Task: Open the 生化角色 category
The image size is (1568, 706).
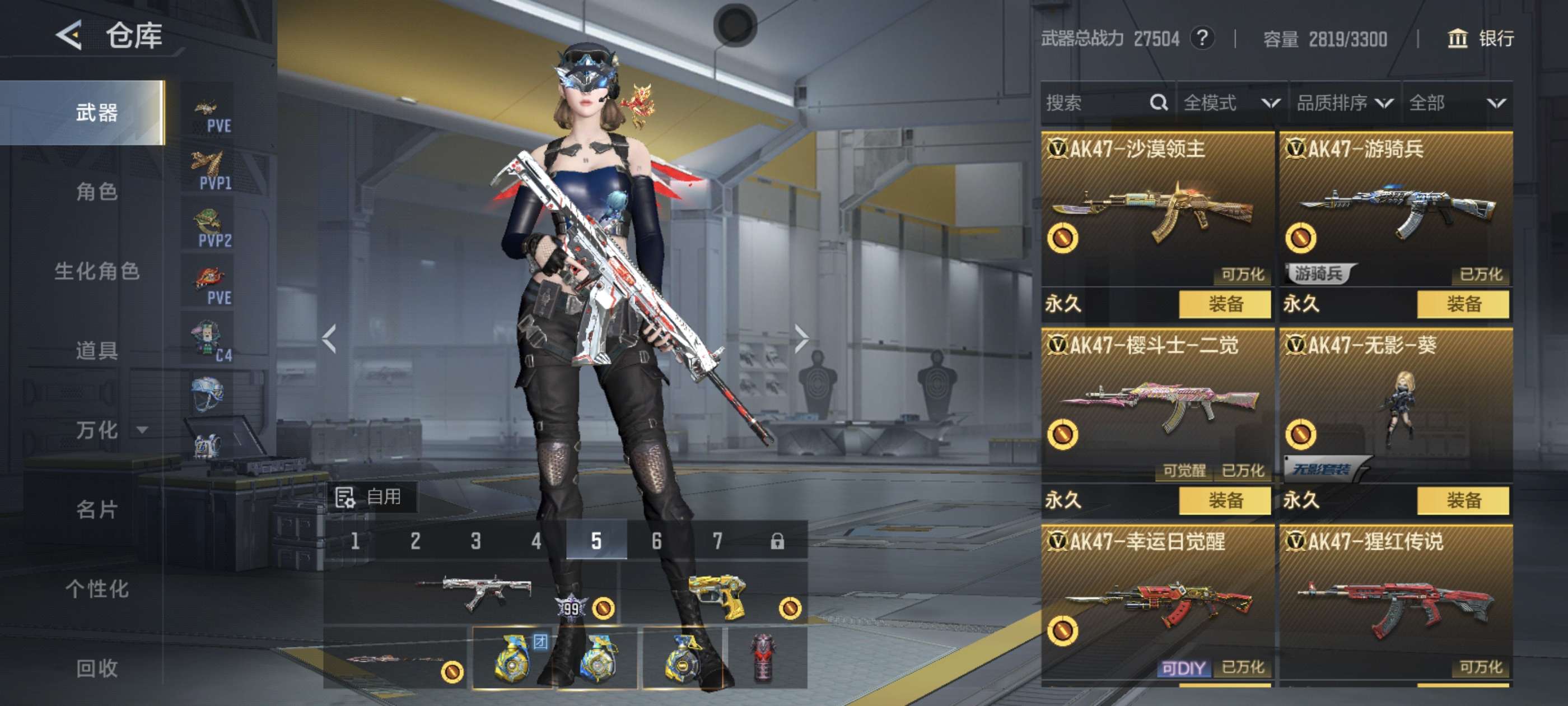Action: click(x=97, y=271)
